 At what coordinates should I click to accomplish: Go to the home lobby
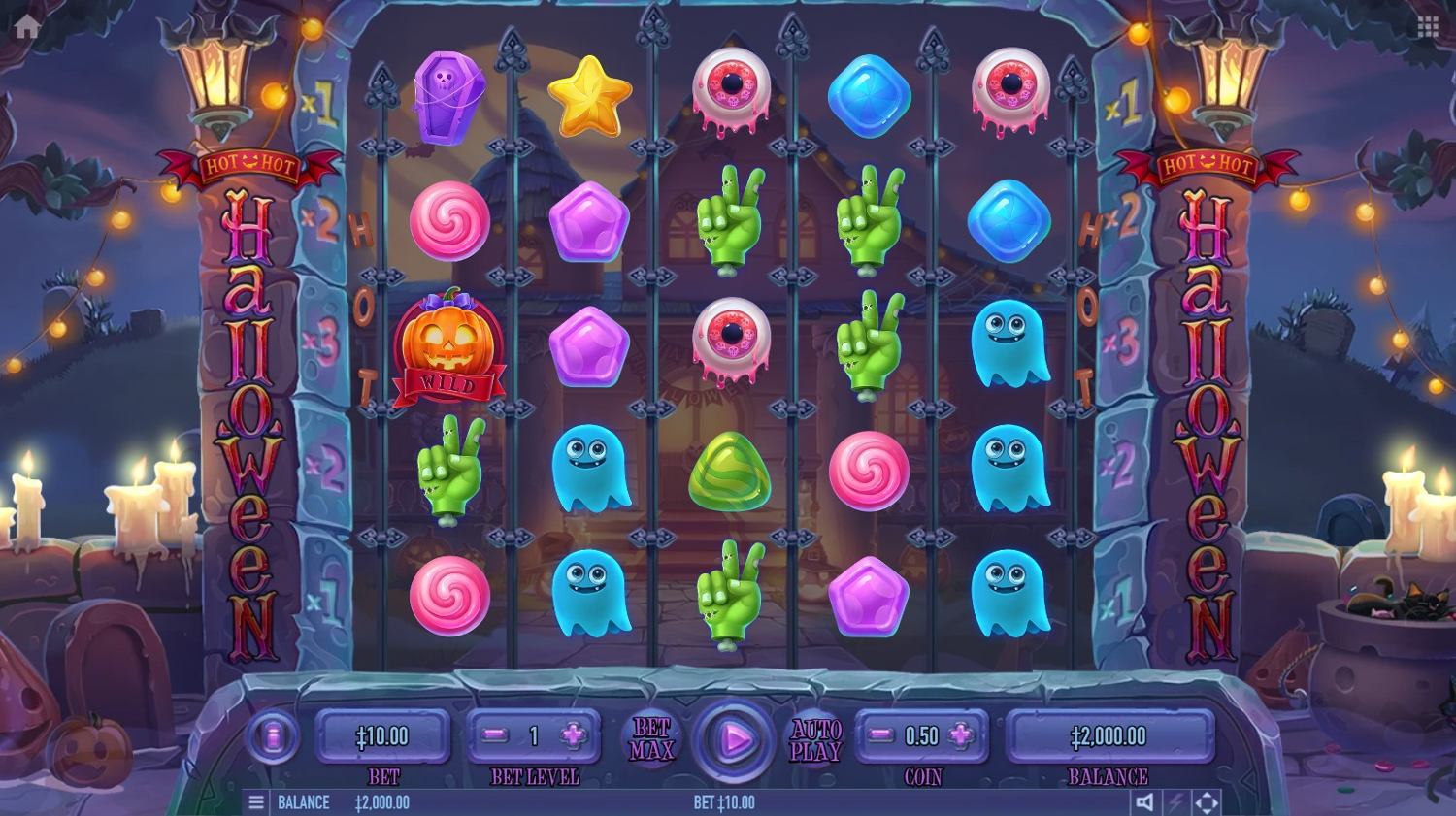(x=27, y=26)
